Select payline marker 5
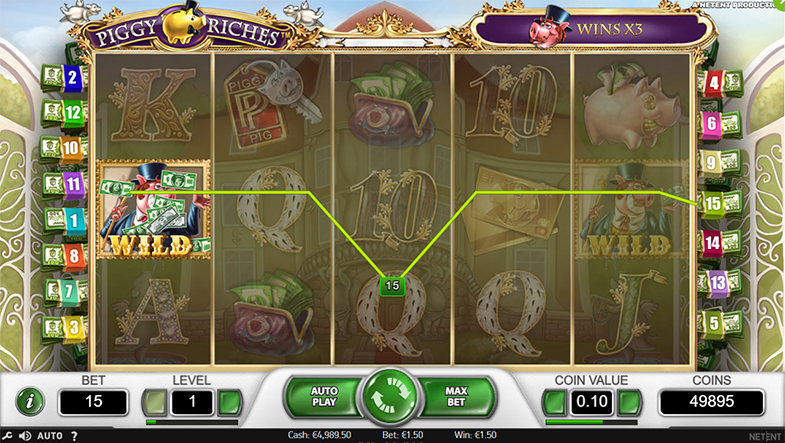 tap(713, 323)
